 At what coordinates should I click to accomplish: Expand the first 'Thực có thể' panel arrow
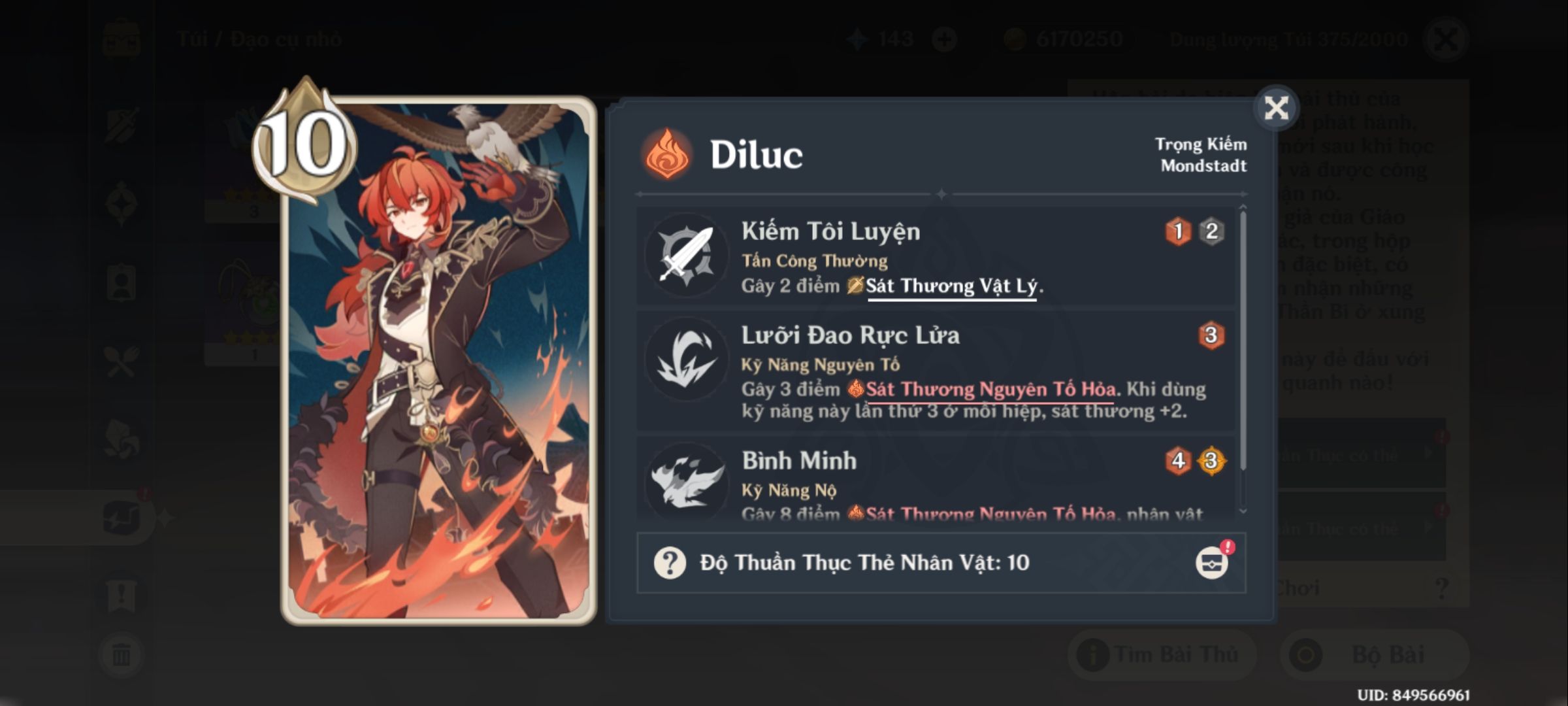click(1429, 454)
